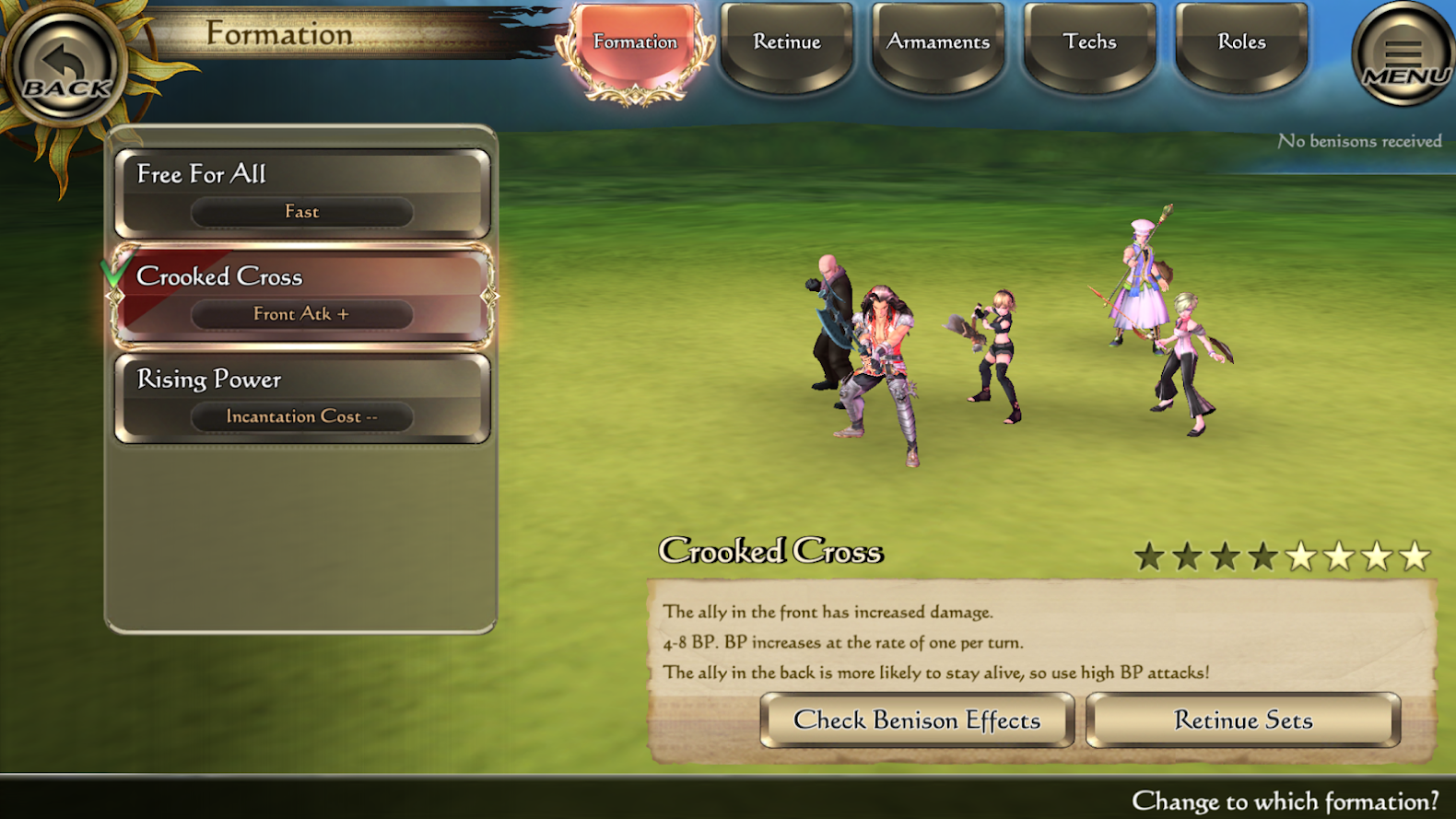Open the Armaments tab
The height and width of the screenshot is (819, 1456).
tap(938, 41)
